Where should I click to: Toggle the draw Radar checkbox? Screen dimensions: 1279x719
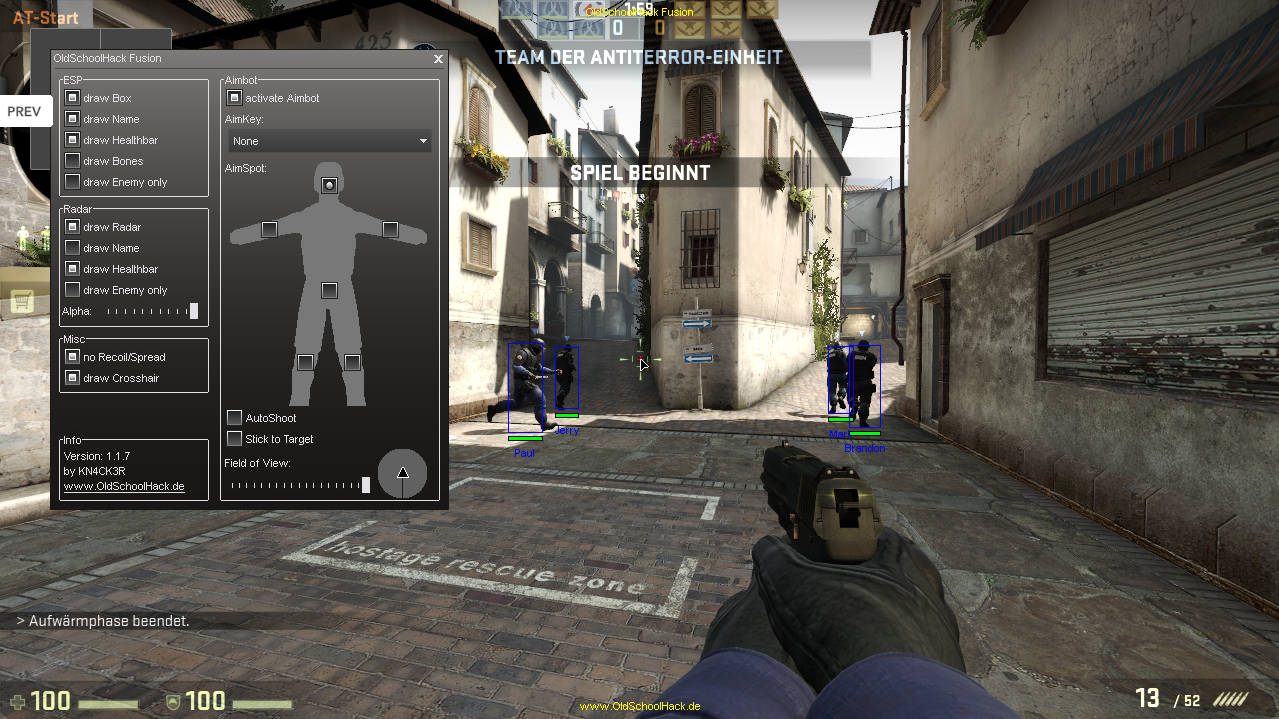click(x=72, y=227)
